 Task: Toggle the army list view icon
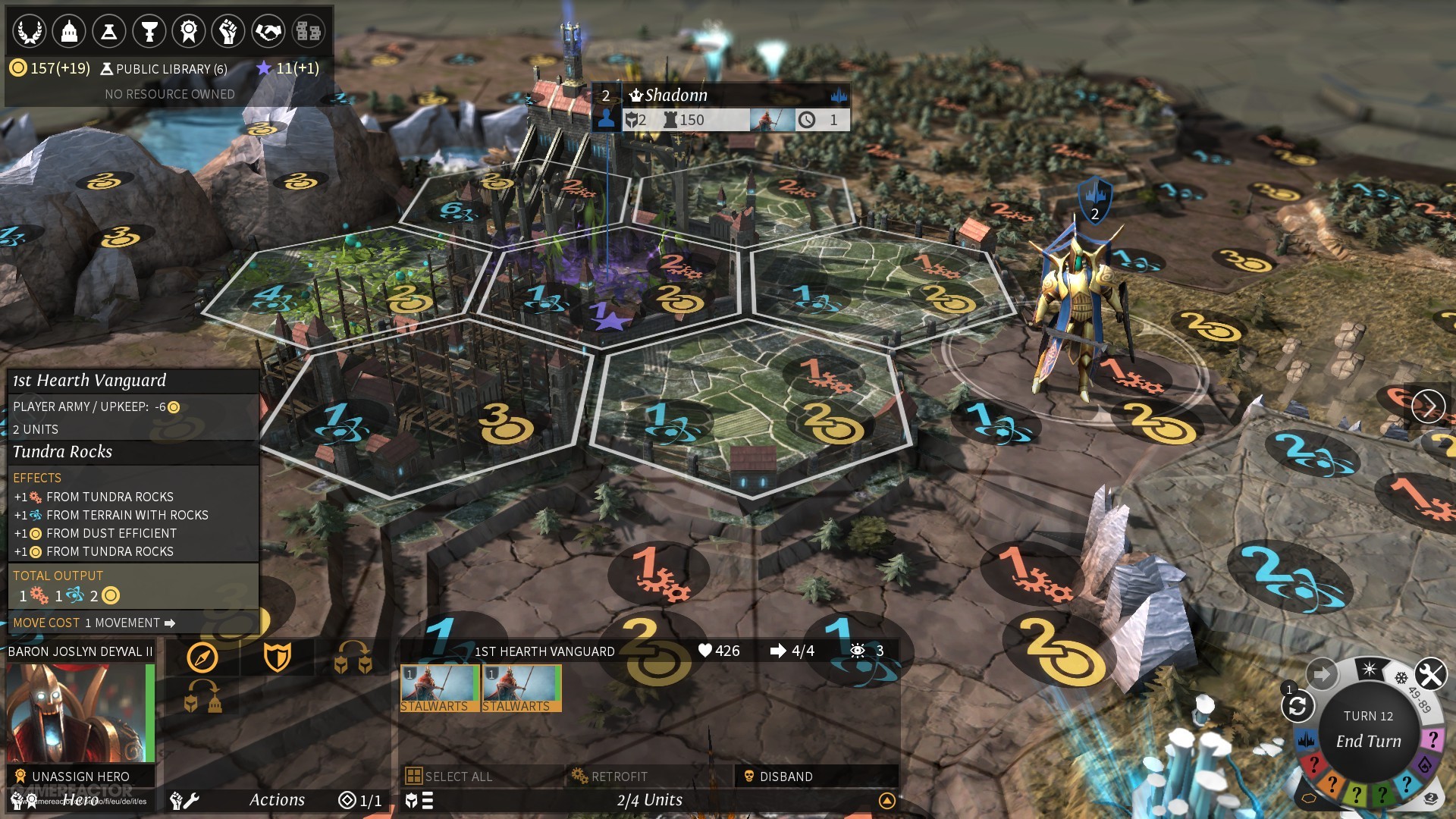[426, 799]
